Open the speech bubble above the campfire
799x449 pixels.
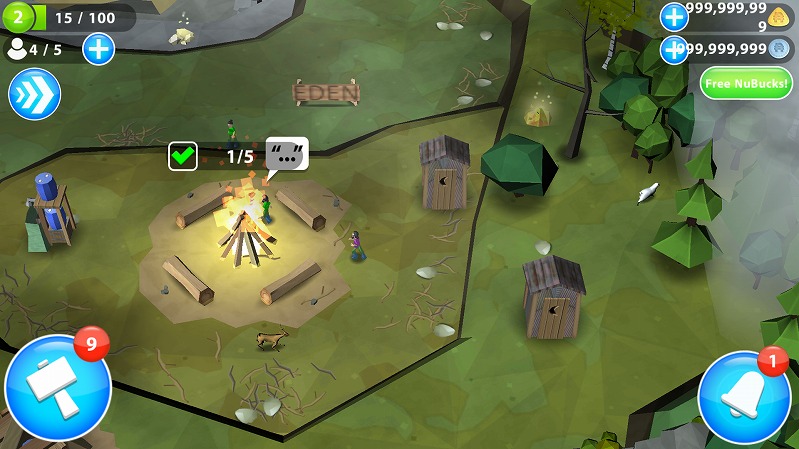click(287, 155)
